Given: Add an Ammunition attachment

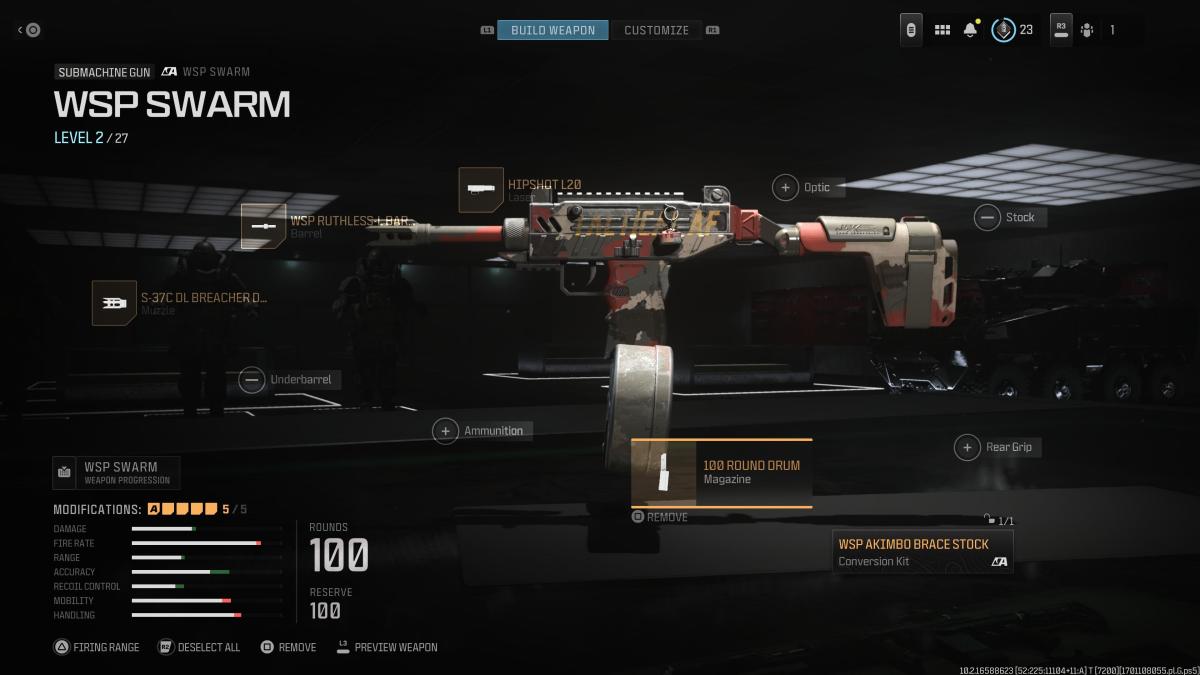Looking at the screenshot, I should pyautogui.click(x=445, y=431).
